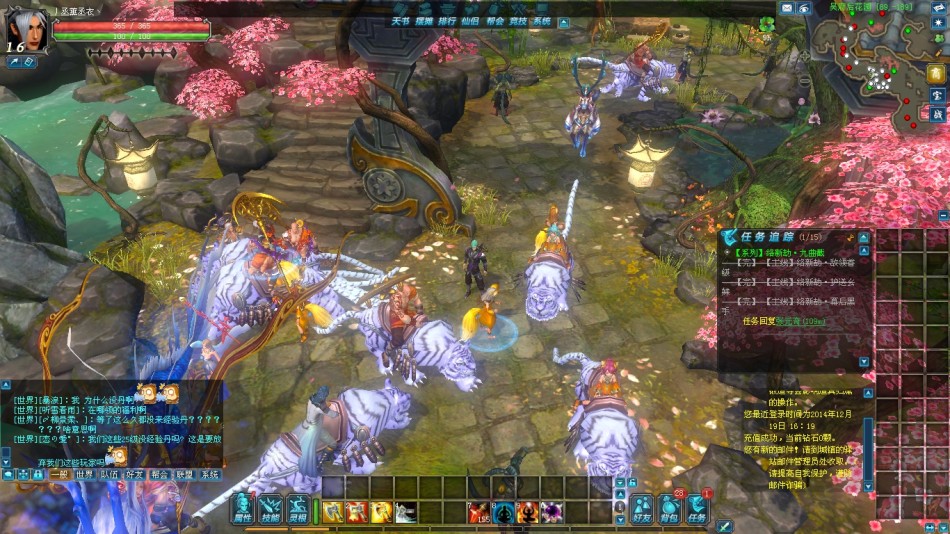Viewport: 950px width, 534px height.
Task: Open the 排行 rankings menu
Action: [x=447, y=20]
